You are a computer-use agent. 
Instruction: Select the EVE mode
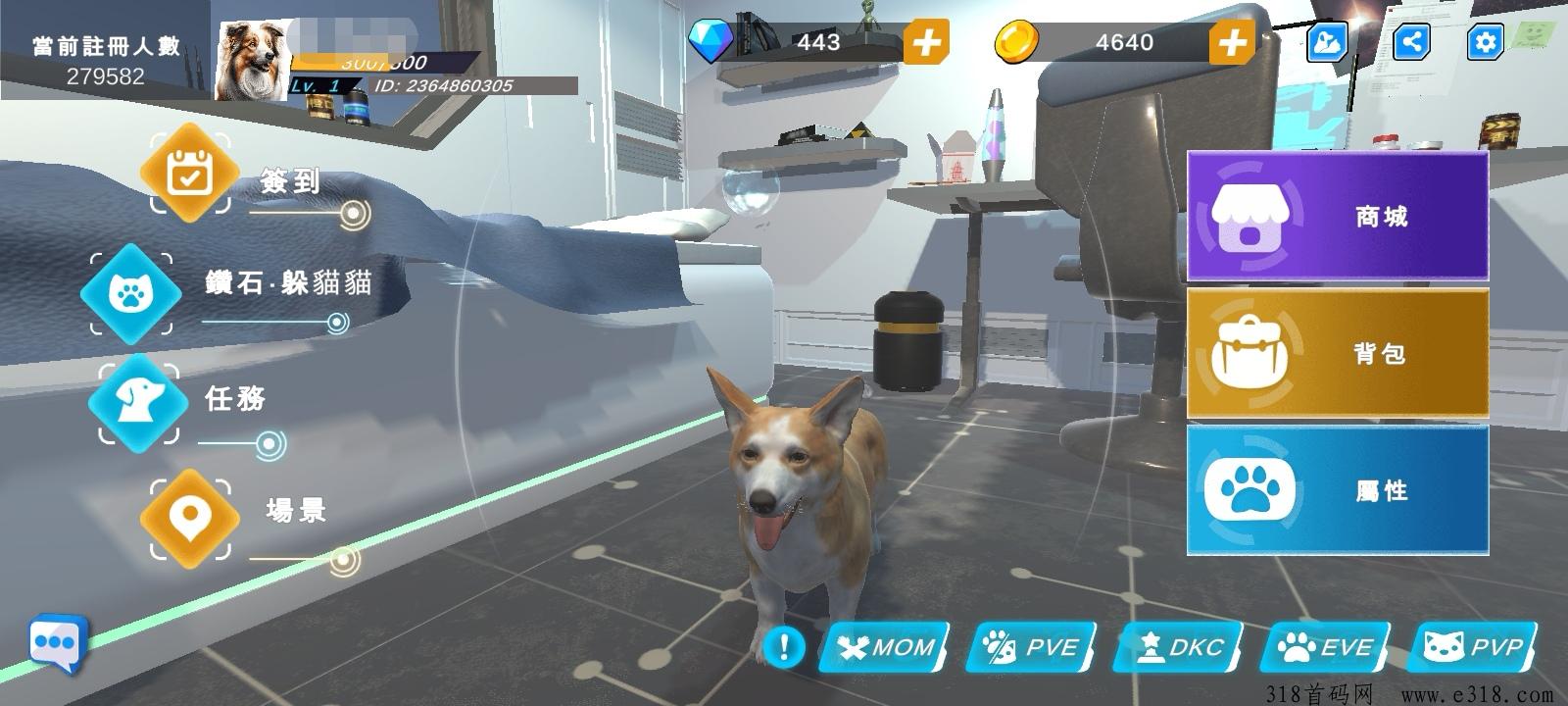[1326, 647]
